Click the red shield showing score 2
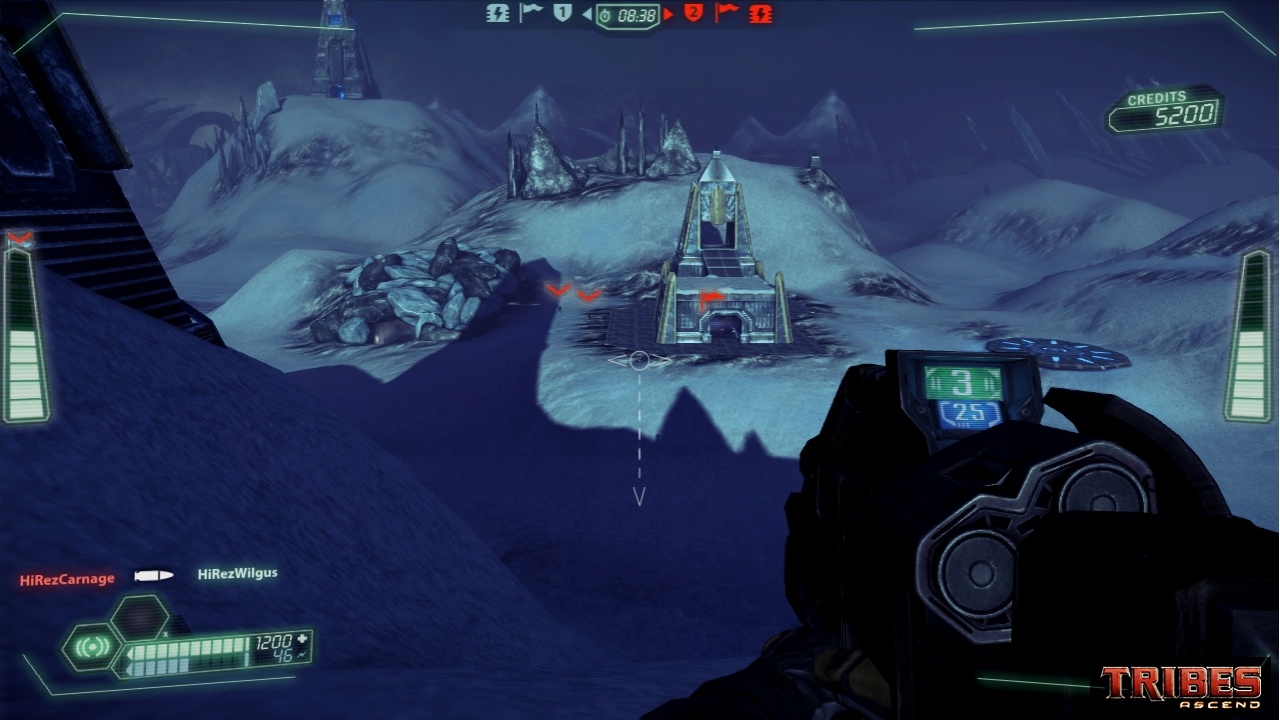This screenshot has height=720, width=1280. click(692, 15)
